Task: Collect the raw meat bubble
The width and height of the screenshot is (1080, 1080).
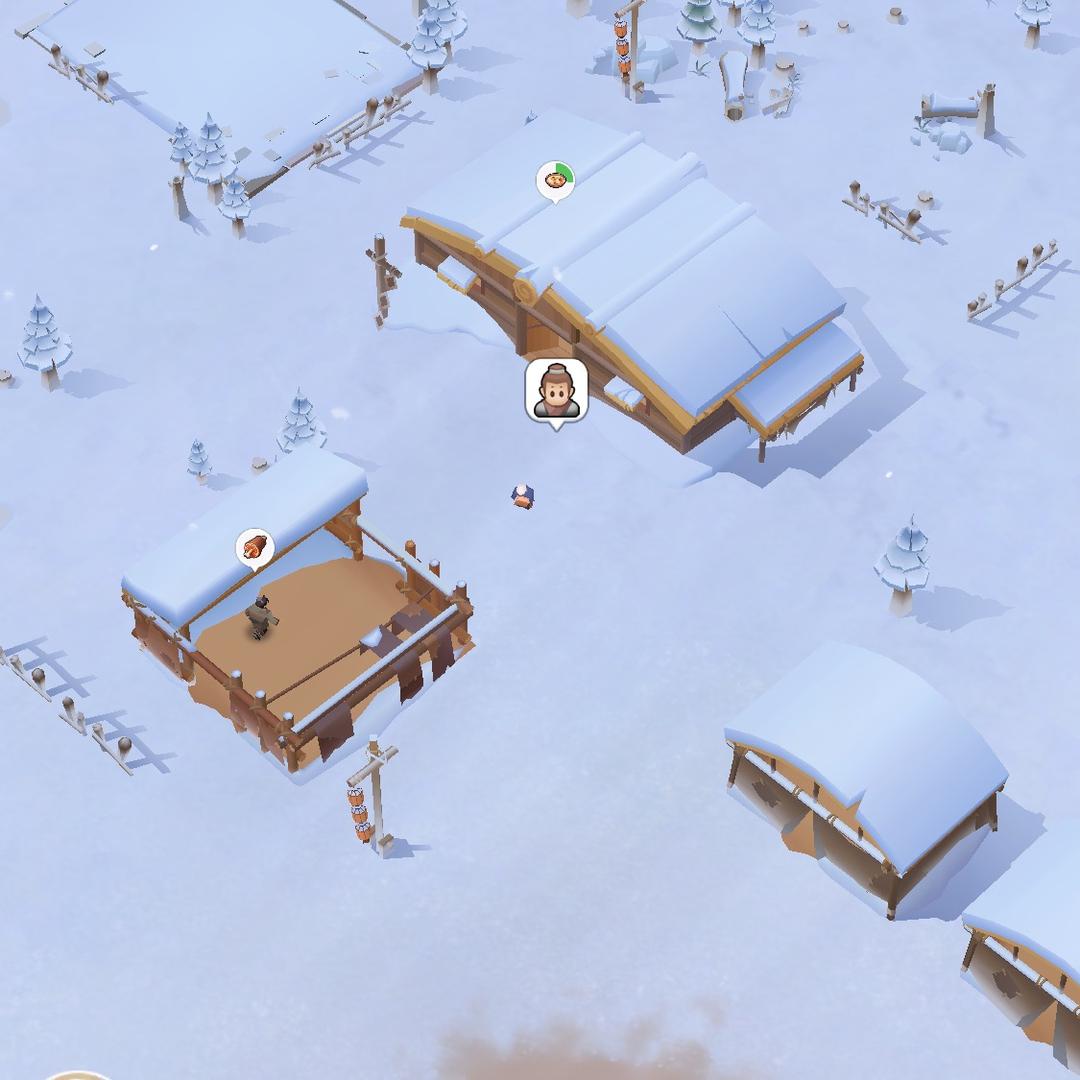Action: (x=255, y=547)
